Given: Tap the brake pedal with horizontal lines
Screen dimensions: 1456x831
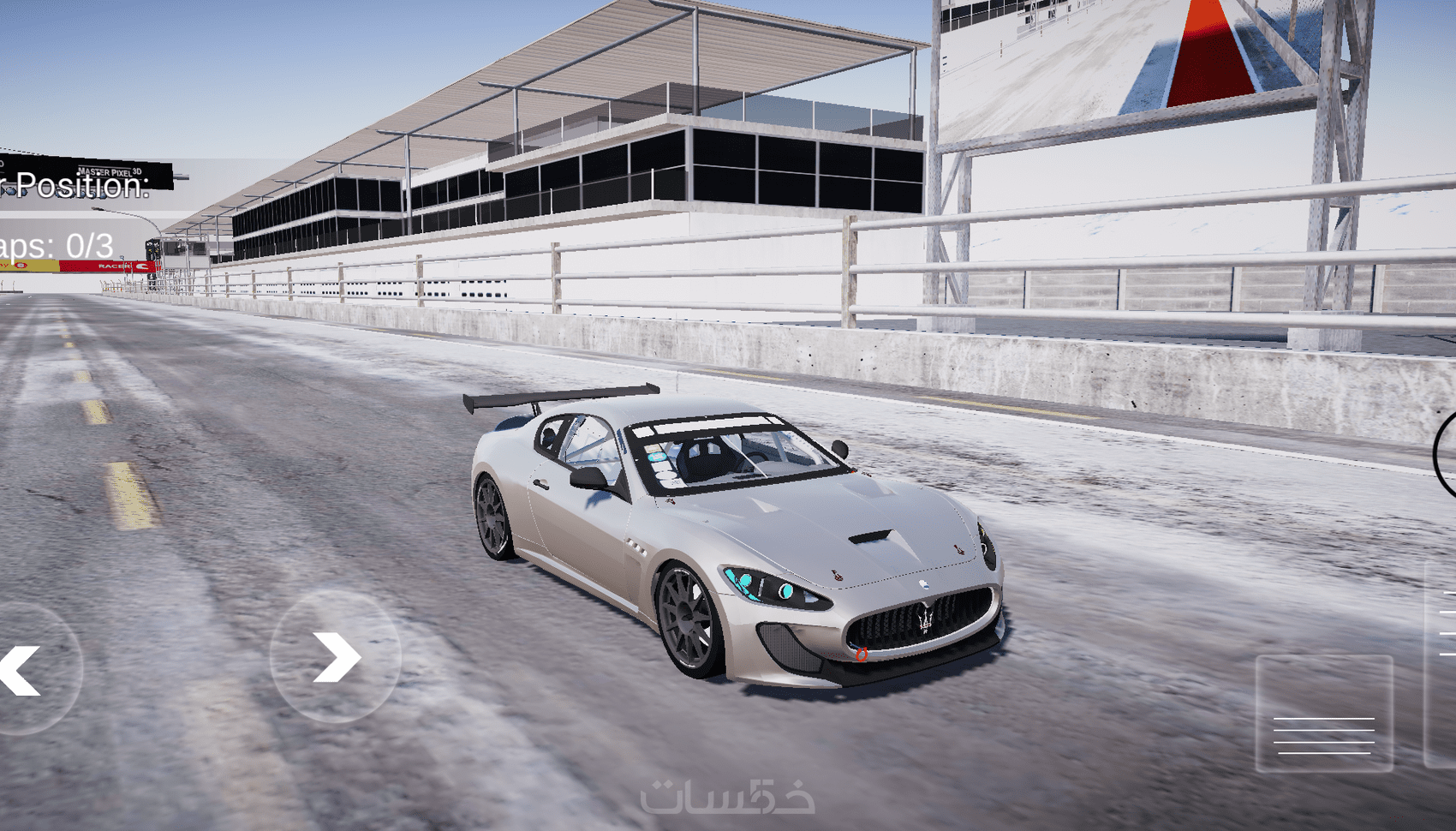Looking at the screenshot, I should click(1323, 714).
